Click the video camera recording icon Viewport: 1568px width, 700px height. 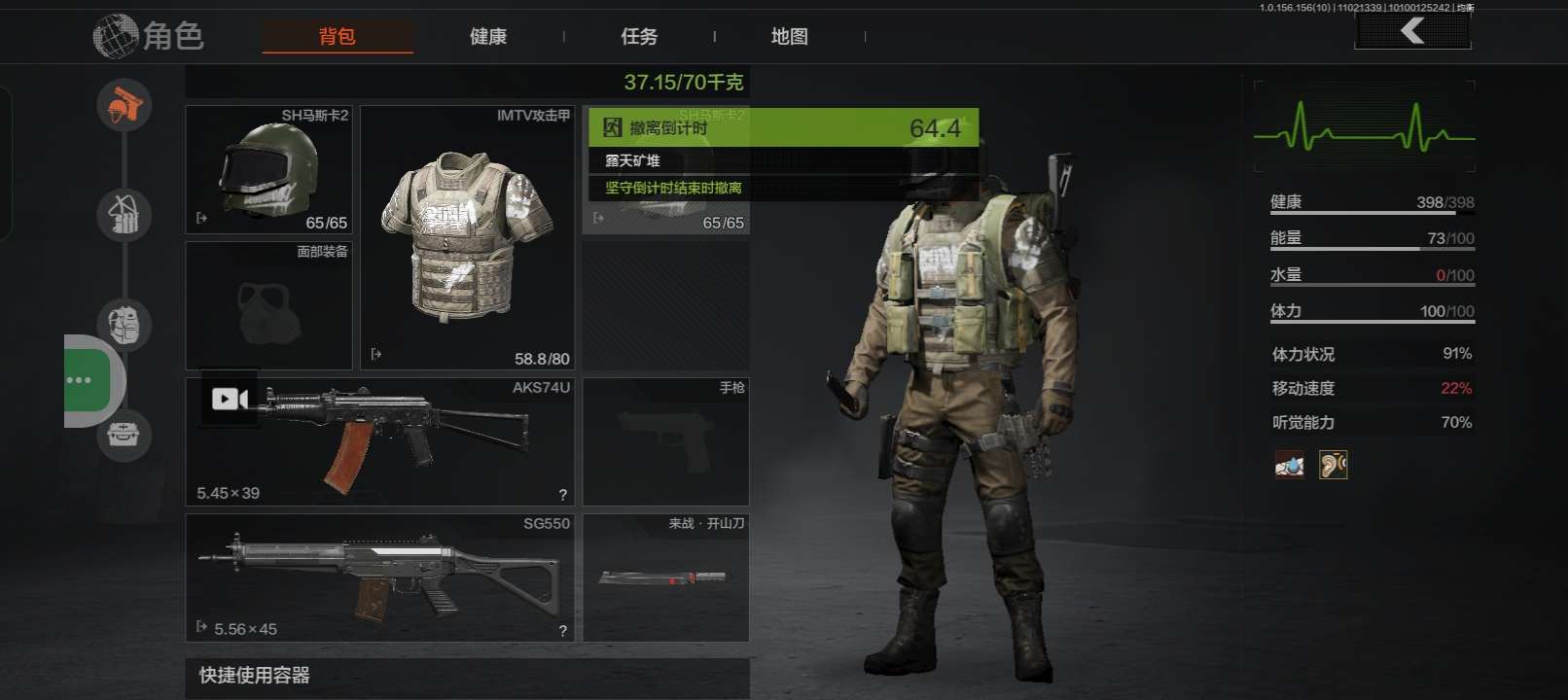point(230,399)
